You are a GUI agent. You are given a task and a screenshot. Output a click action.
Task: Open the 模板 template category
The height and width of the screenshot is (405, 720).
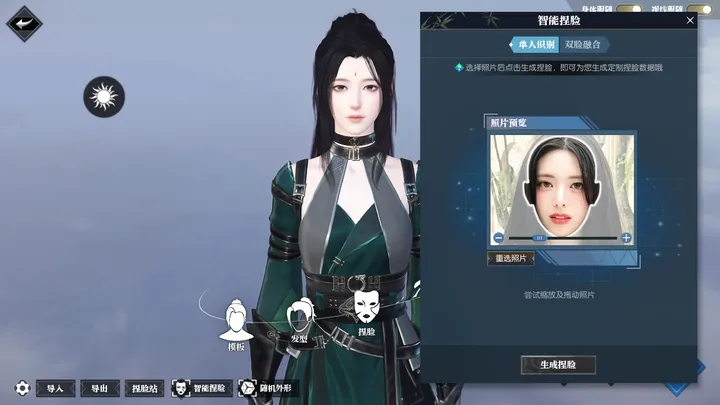(236, 323)
